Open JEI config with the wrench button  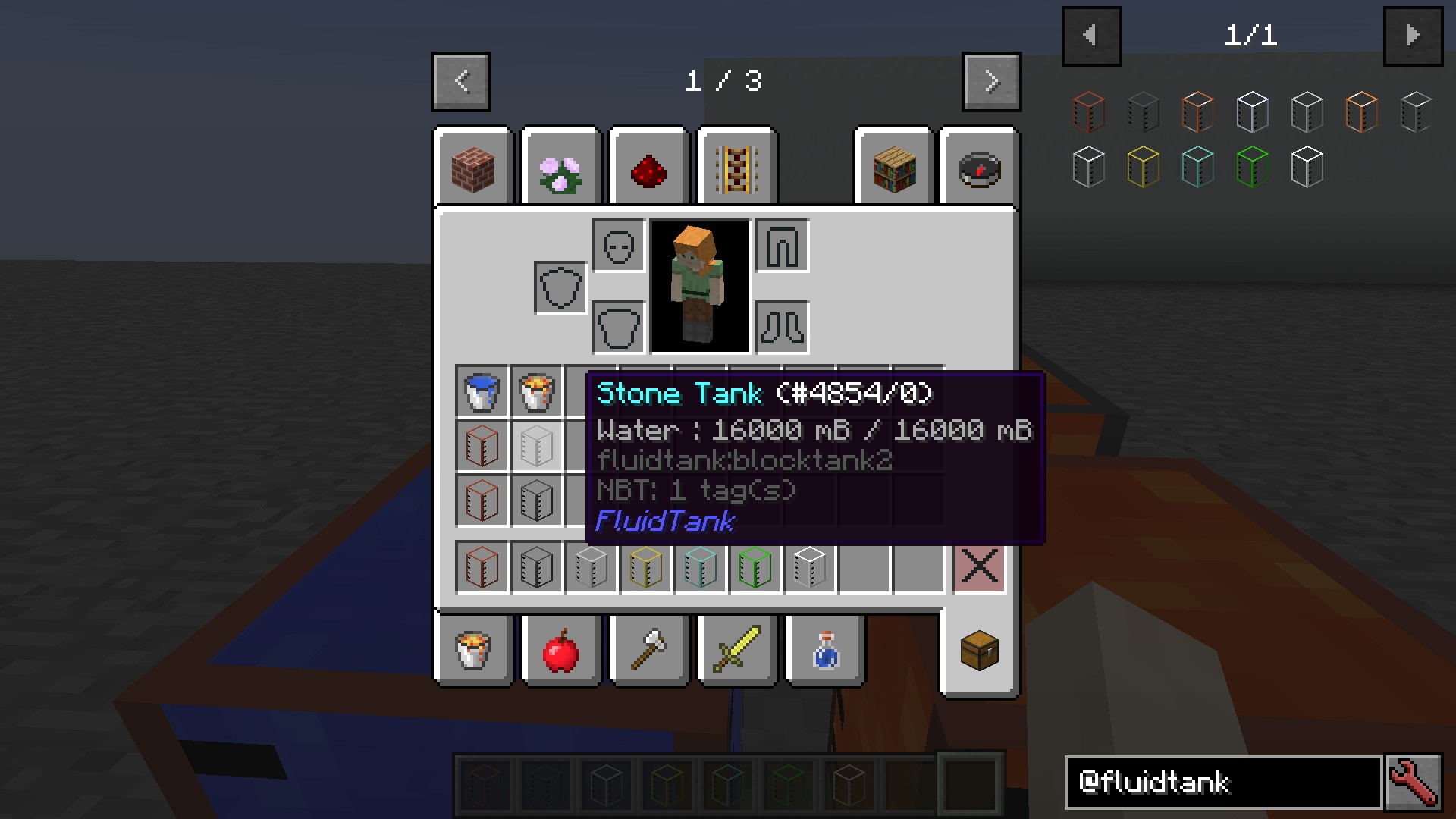click(x=1413, y=782)
